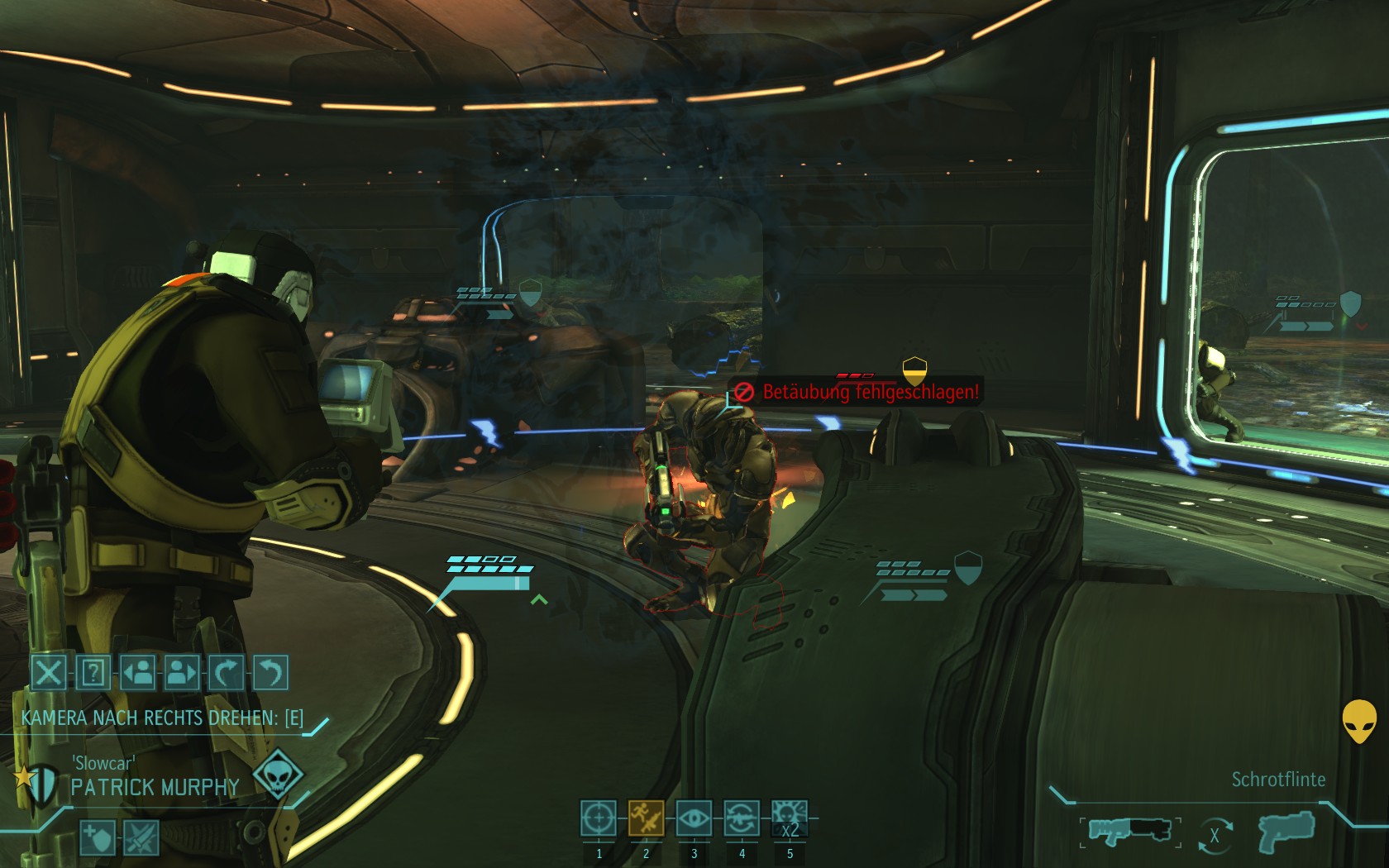Click the dagger burst perk icon

[x=141, y=838]
